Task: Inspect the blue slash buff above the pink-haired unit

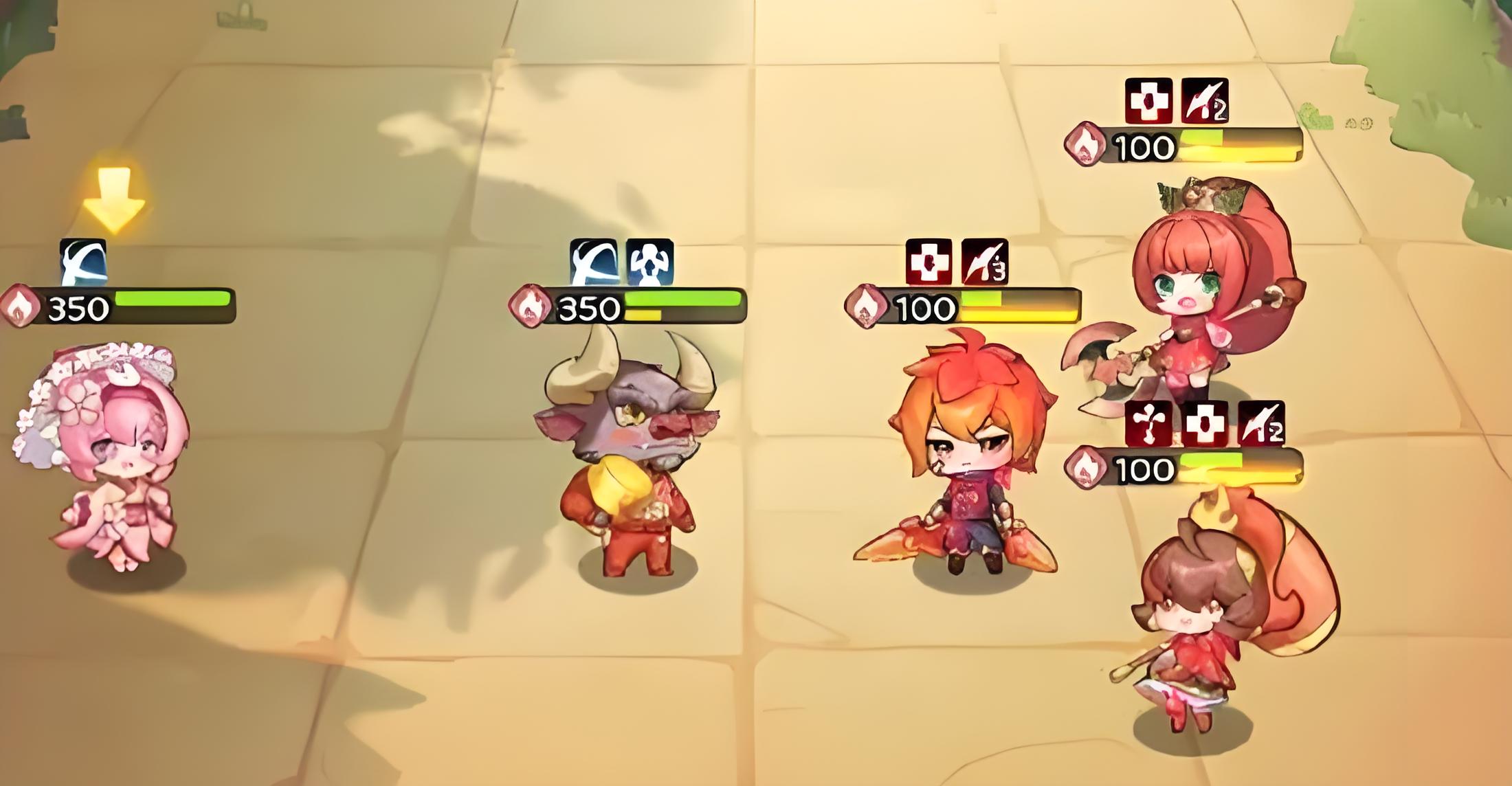Action: 83,262
